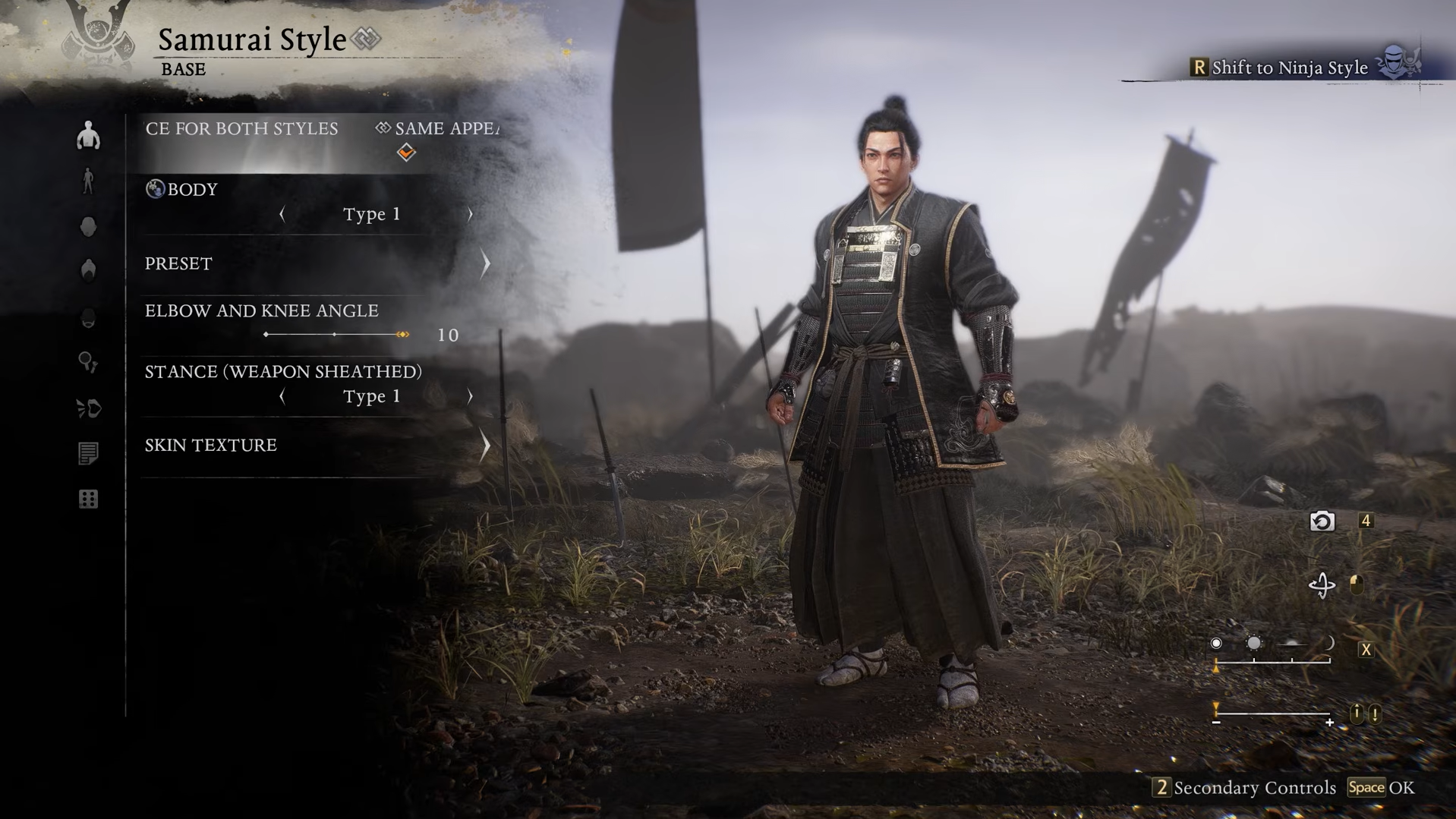Screen dimensions: 1456x819
Task: Toggle Same Appearance for Both Styles
Action: point(406,153)
